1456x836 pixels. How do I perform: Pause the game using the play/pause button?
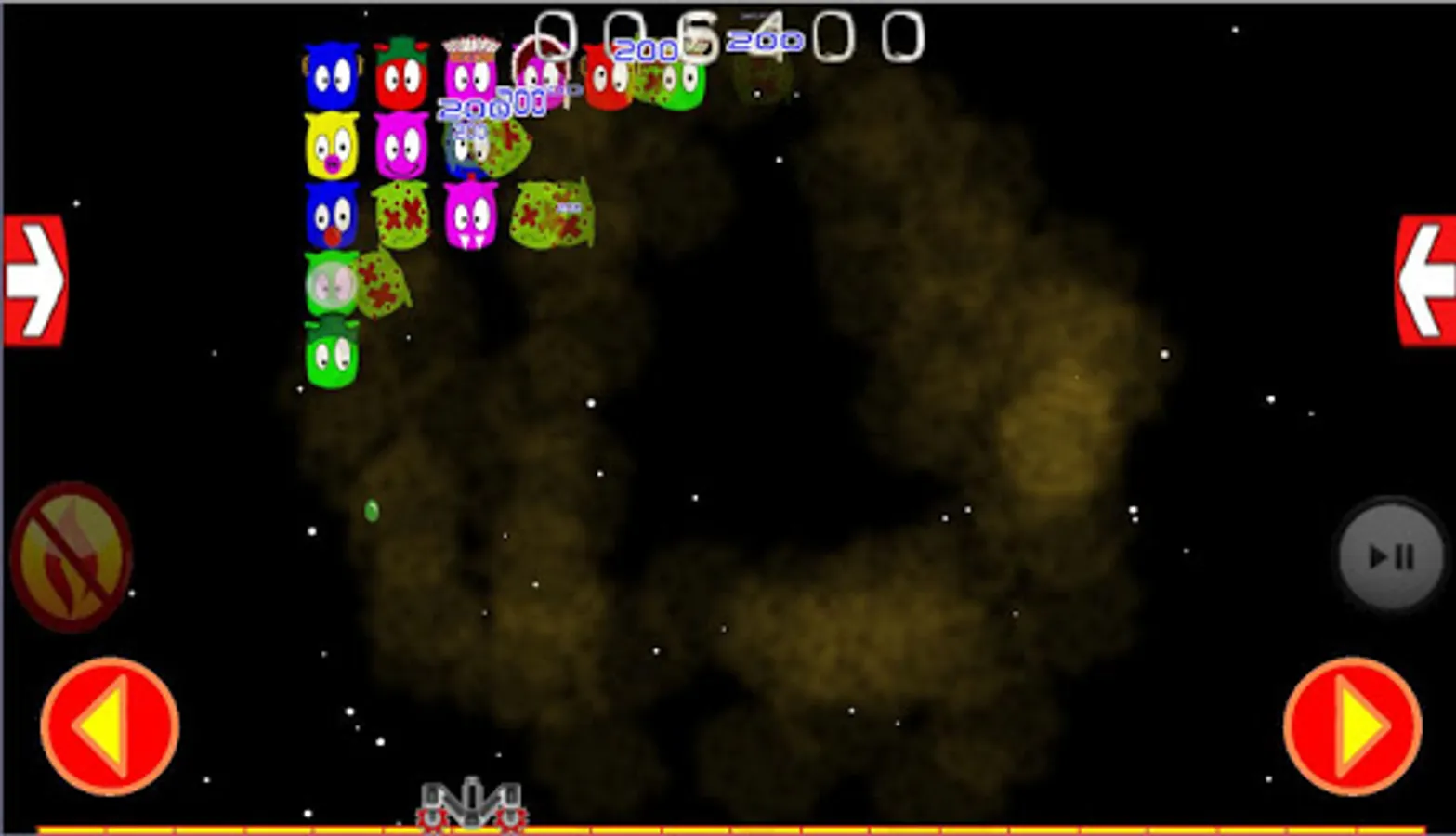pos(1391,555)
